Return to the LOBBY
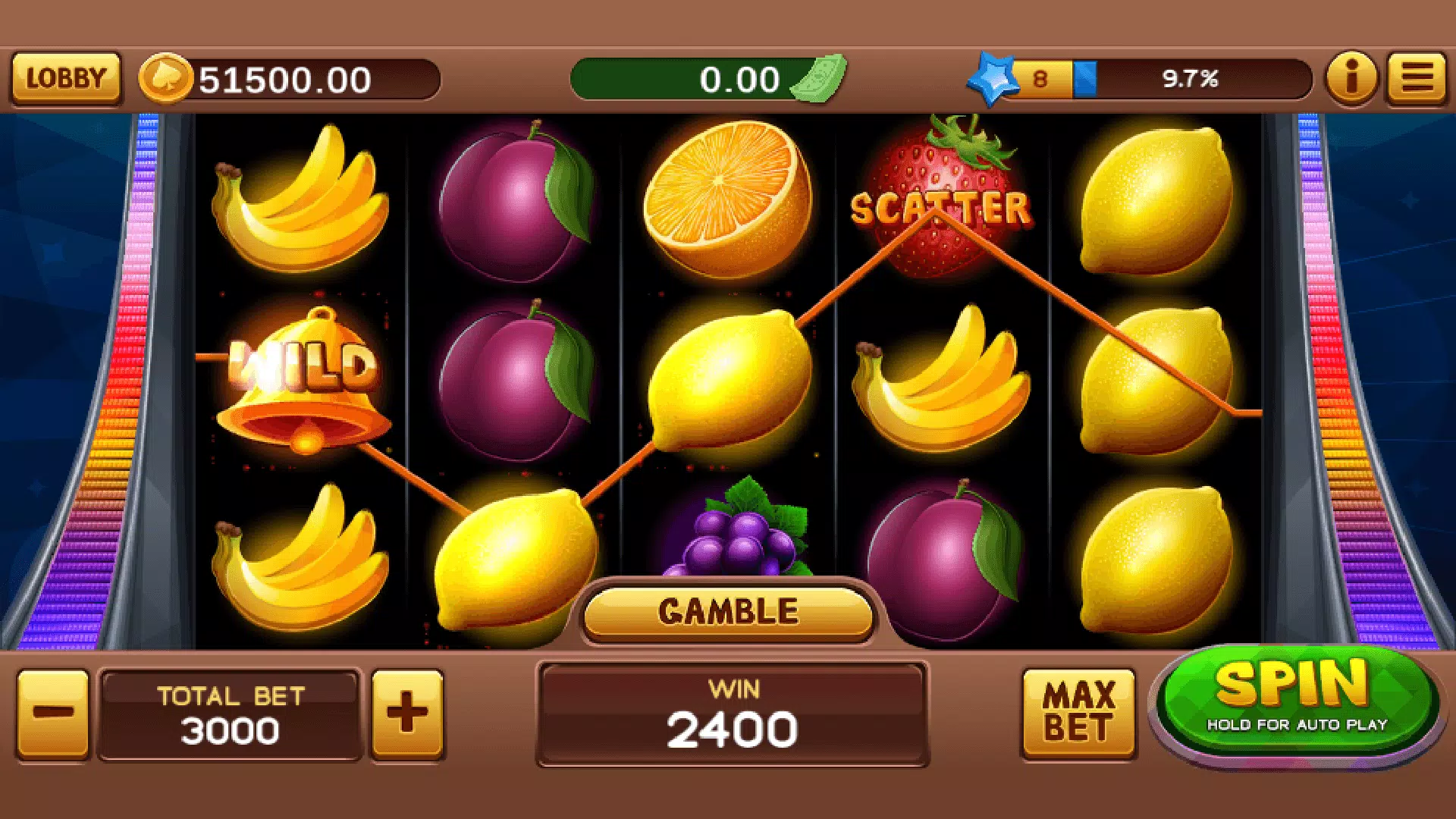The image size is (1456, 819). click(65, 78)
